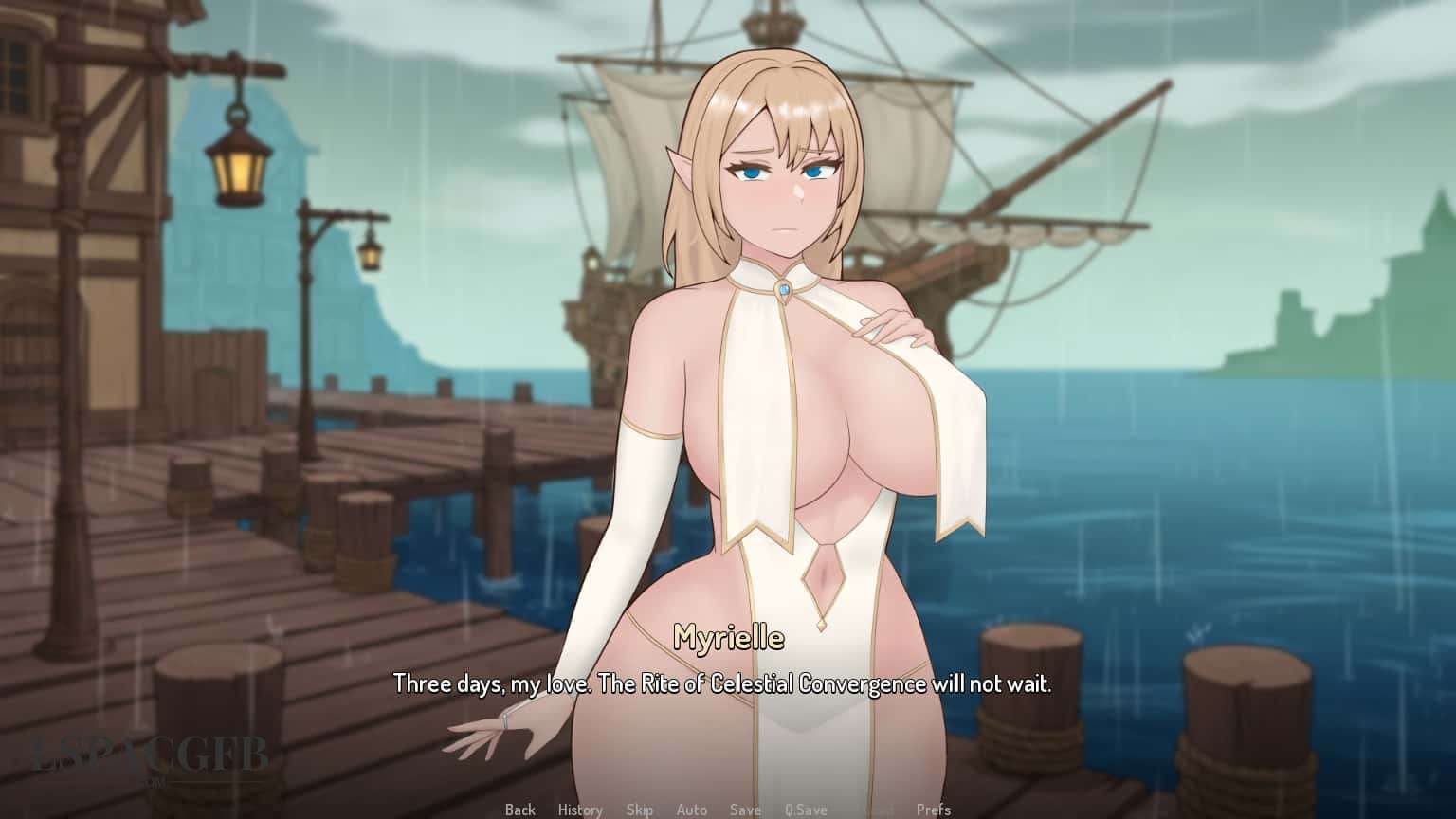Open the Prefs settings screen
Screen dimensions: 1456x819
click(934, 810)
